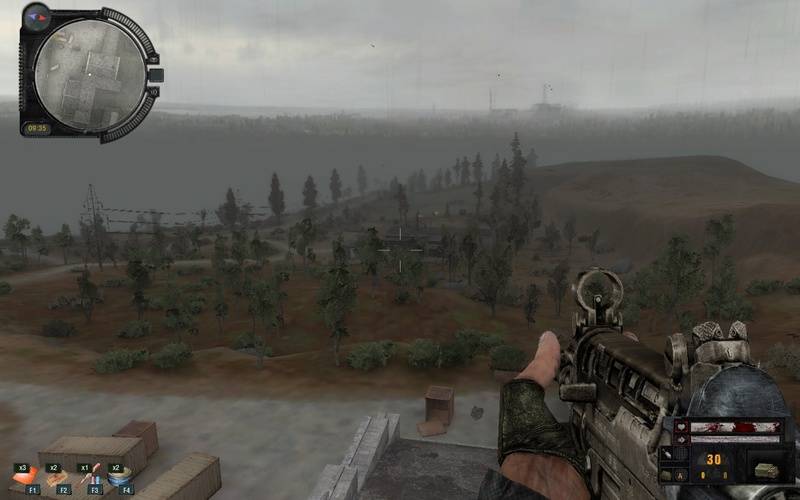This screenshot has width=800, height=500.
Task: Select the bullet ammo type icon
Action: [x=668, y=455]
